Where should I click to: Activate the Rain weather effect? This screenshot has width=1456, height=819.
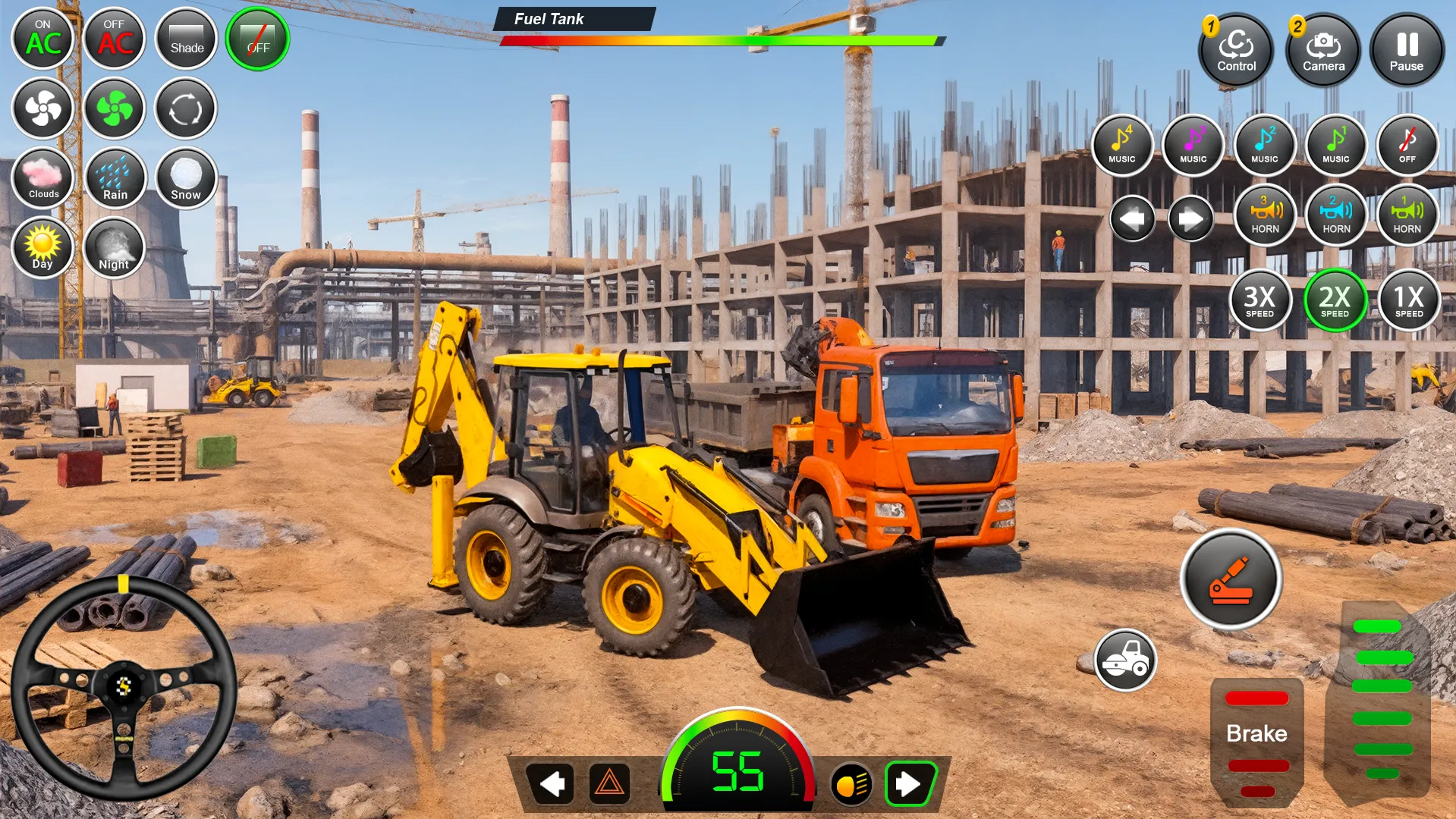[114, 177]
